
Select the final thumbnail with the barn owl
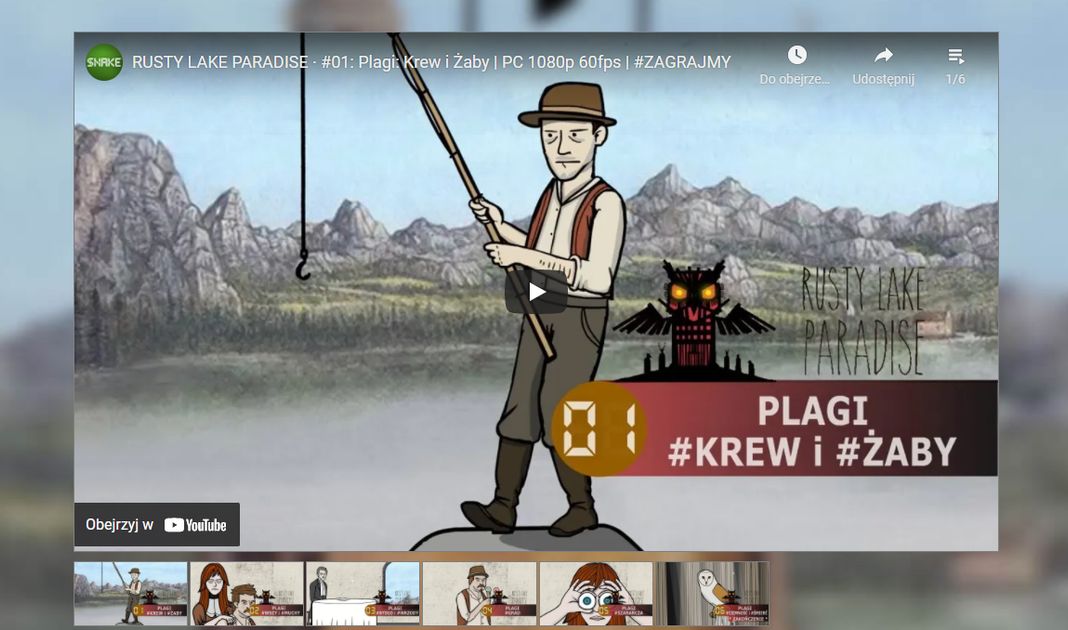point(712,594)
